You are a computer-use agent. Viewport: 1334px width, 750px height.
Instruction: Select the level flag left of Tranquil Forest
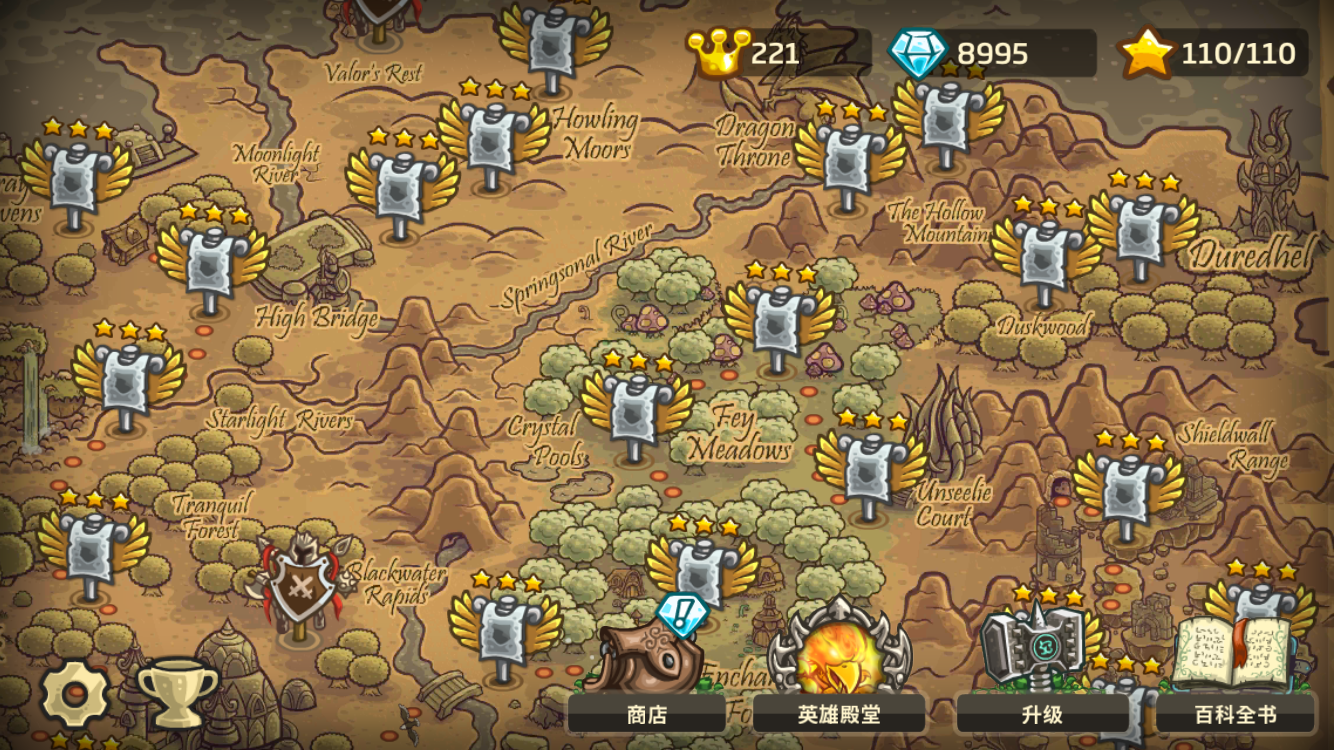tap(92, 551)
